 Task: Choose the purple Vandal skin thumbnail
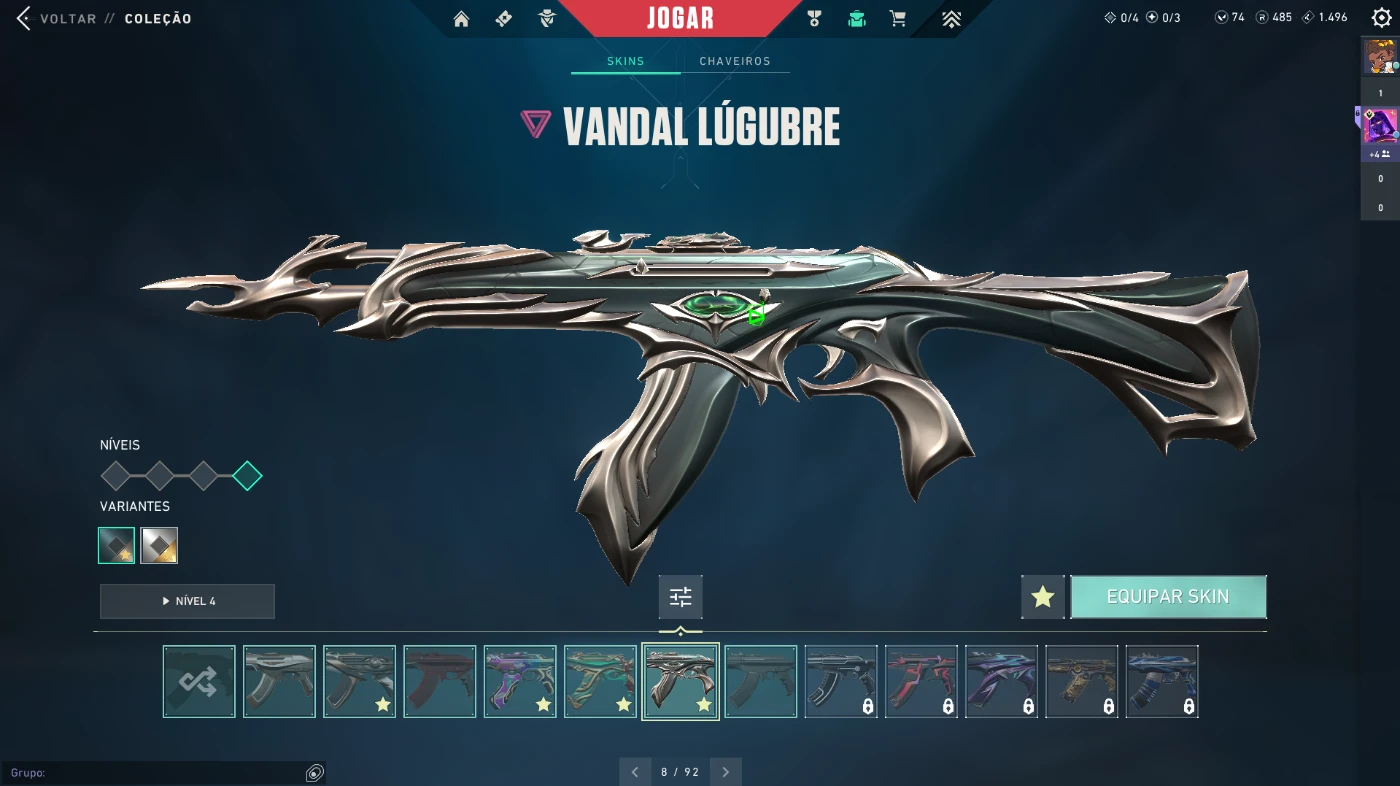click(x=520, y=681)
